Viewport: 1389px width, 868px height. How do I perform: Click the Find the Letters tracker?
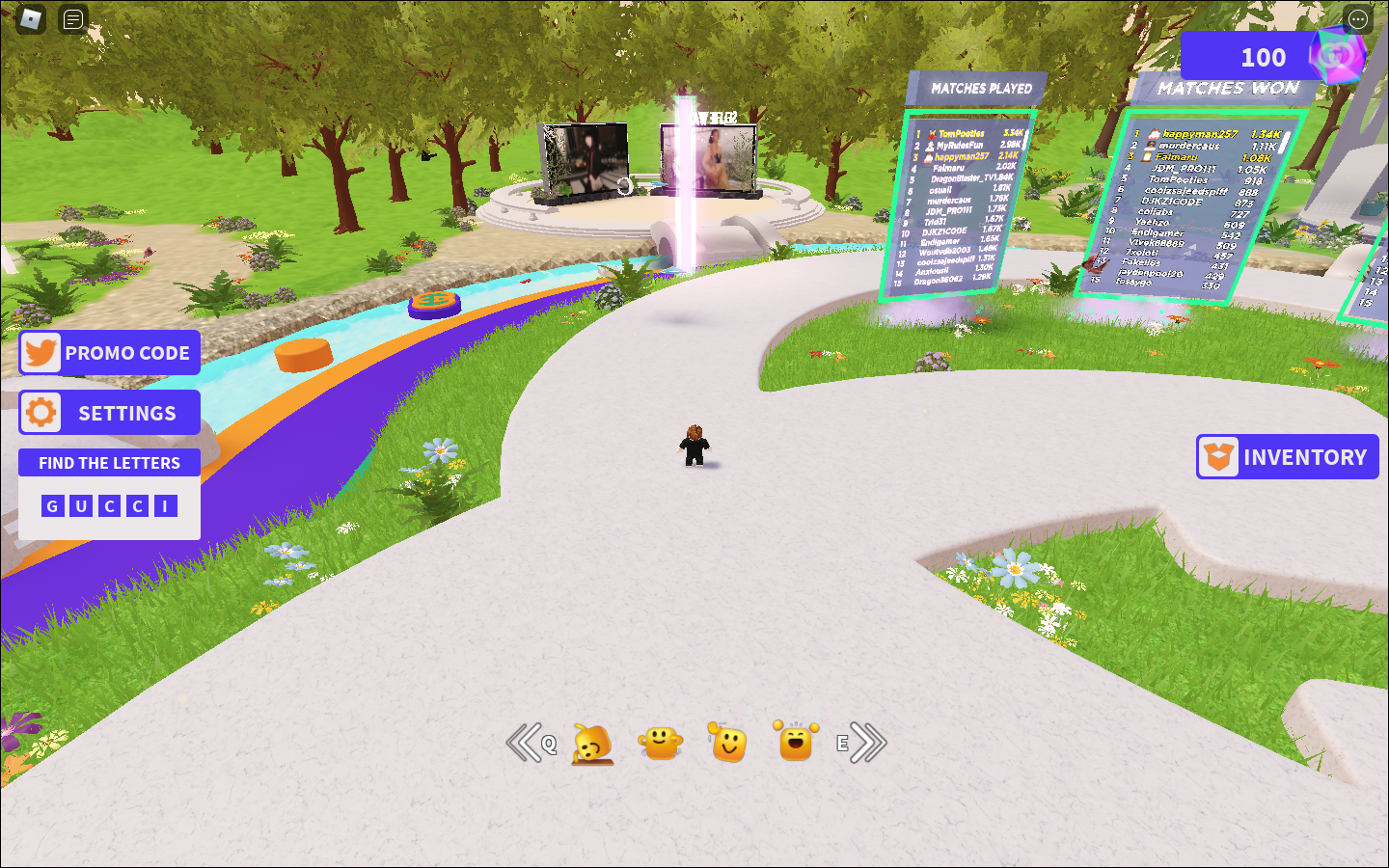pos(110,463)
